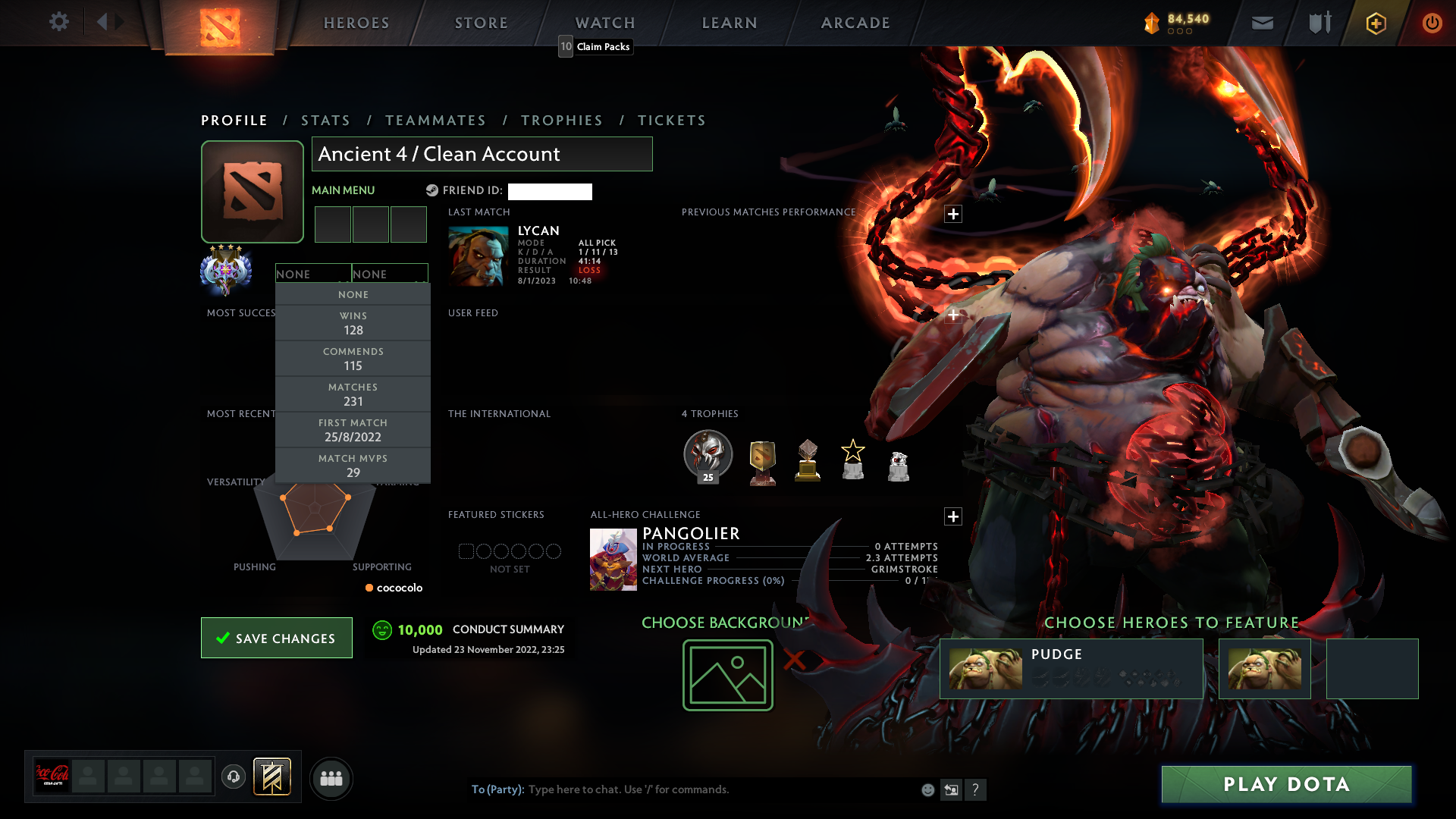1456x819 pixels.
Task: Open the Watch menu in the top bar
Action: pyautogui.click(x=604, y=22)
